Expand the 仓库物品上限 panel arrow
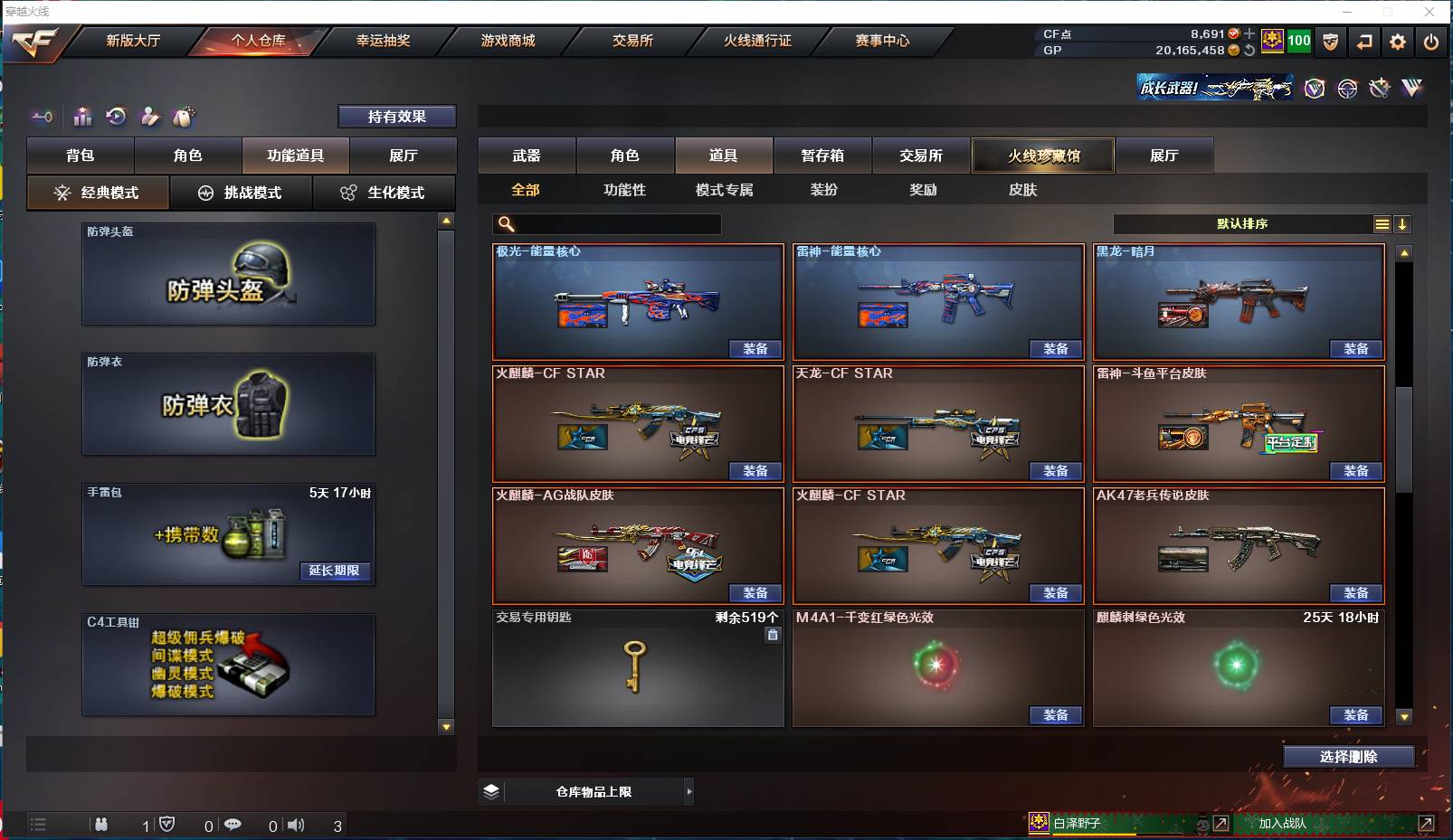Screen dimensions: 1453x840 coord(689,791)
